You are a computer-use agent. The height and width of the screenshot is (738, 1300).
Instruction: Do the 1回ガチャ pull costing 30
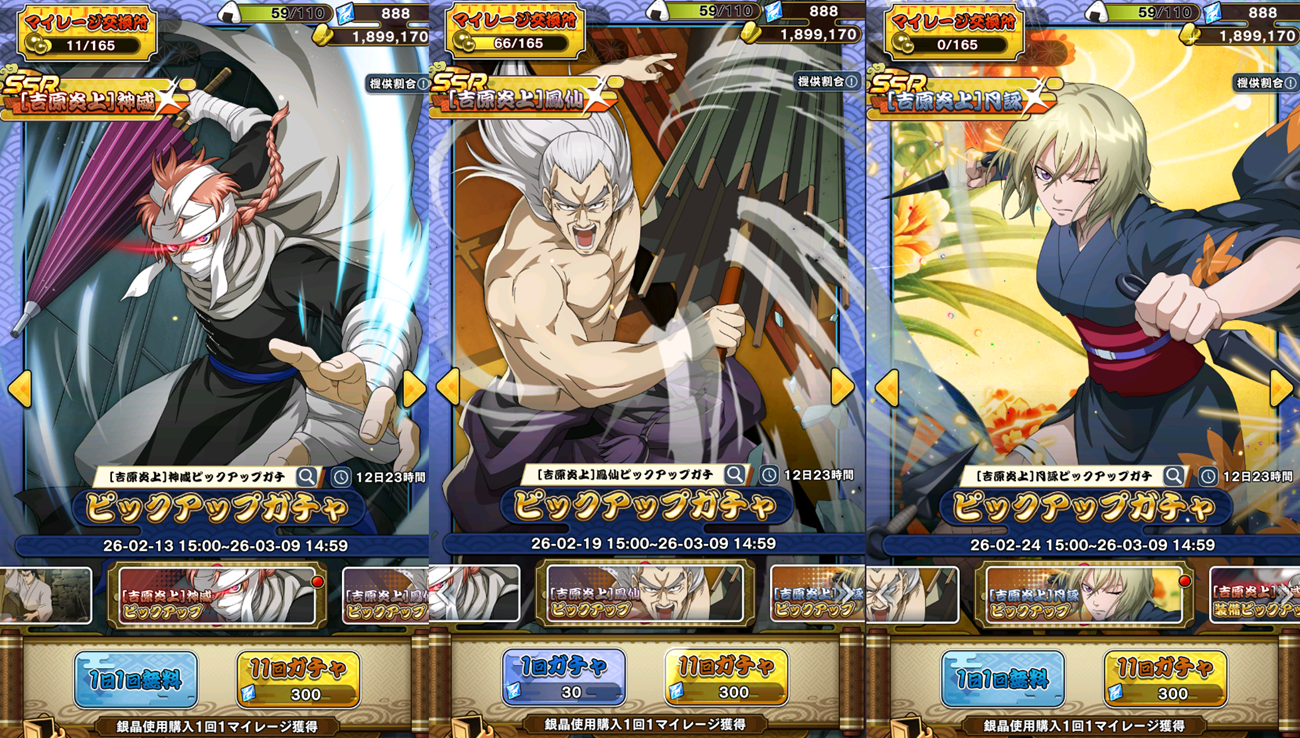pos(564,677)
